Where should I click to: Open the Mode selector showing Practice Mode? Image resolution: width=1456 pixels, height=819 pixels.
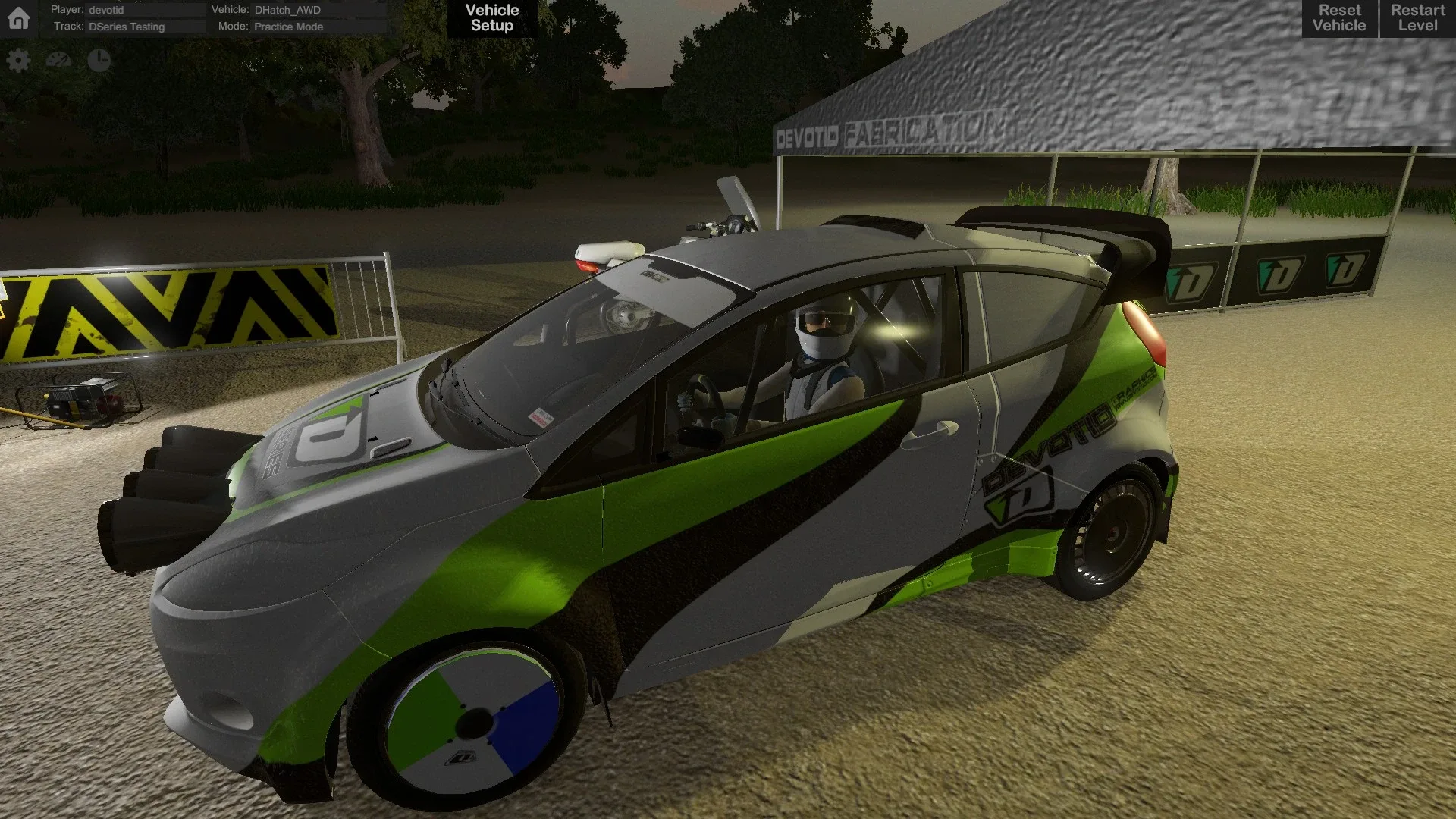point(288,27)
